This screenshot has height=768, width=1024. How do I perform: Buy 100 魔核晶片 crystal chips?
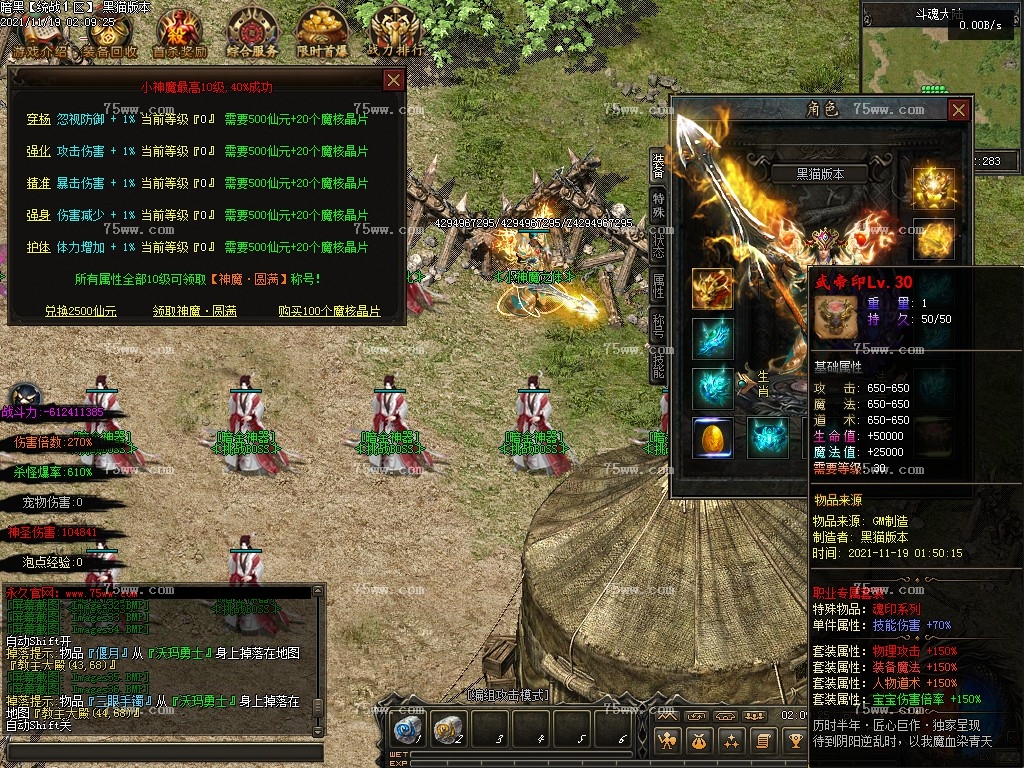point(329,311)
